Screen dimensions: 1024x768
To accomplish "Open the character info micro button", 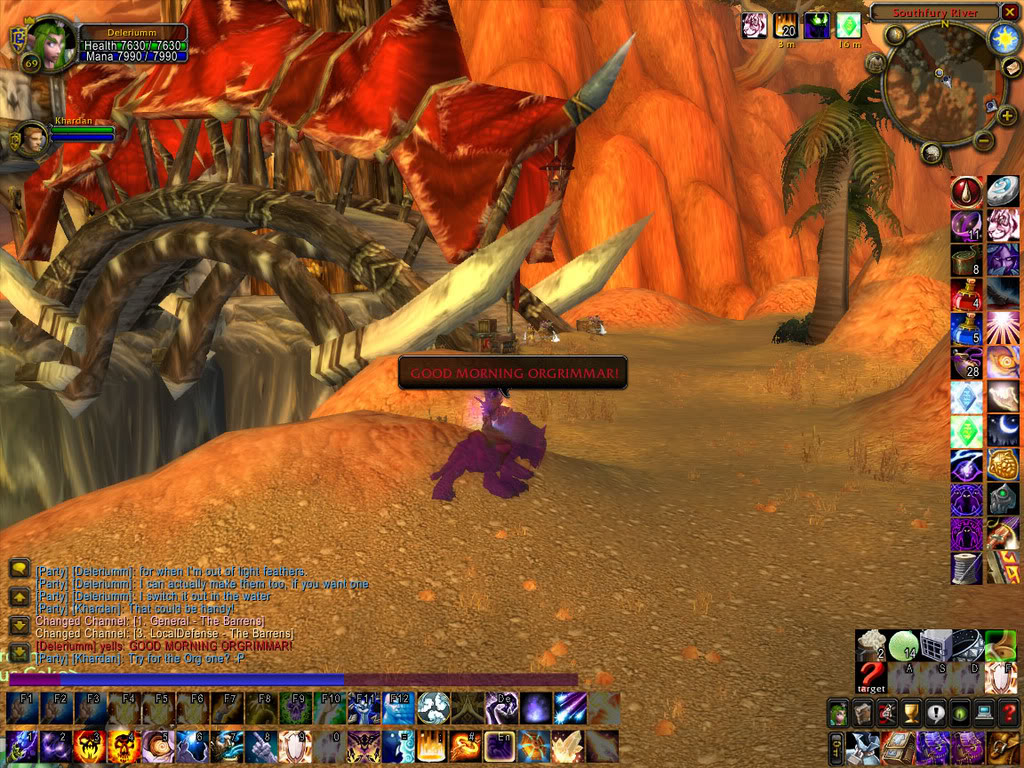I will point(837,713).
